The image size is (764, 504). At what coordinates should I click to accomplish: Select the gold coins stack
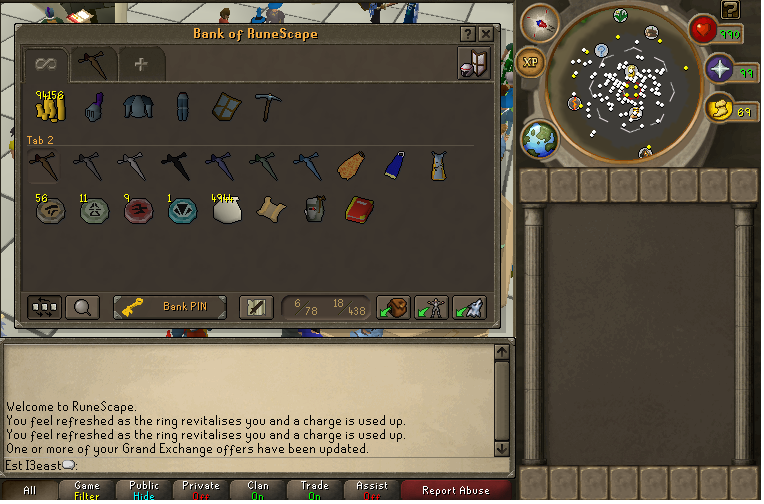point(49,107)
